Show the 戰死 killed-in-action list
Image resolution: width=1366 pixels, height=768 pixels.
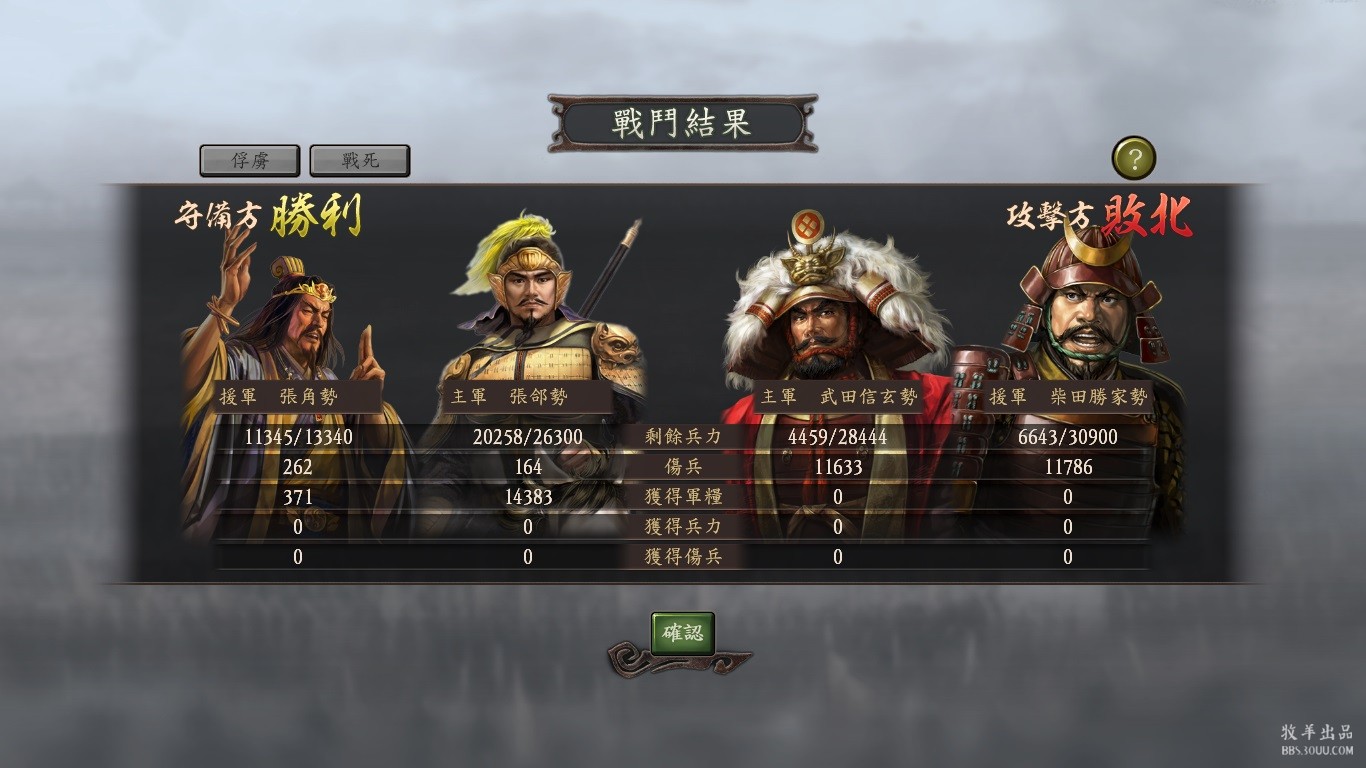[x=360, y=160]
